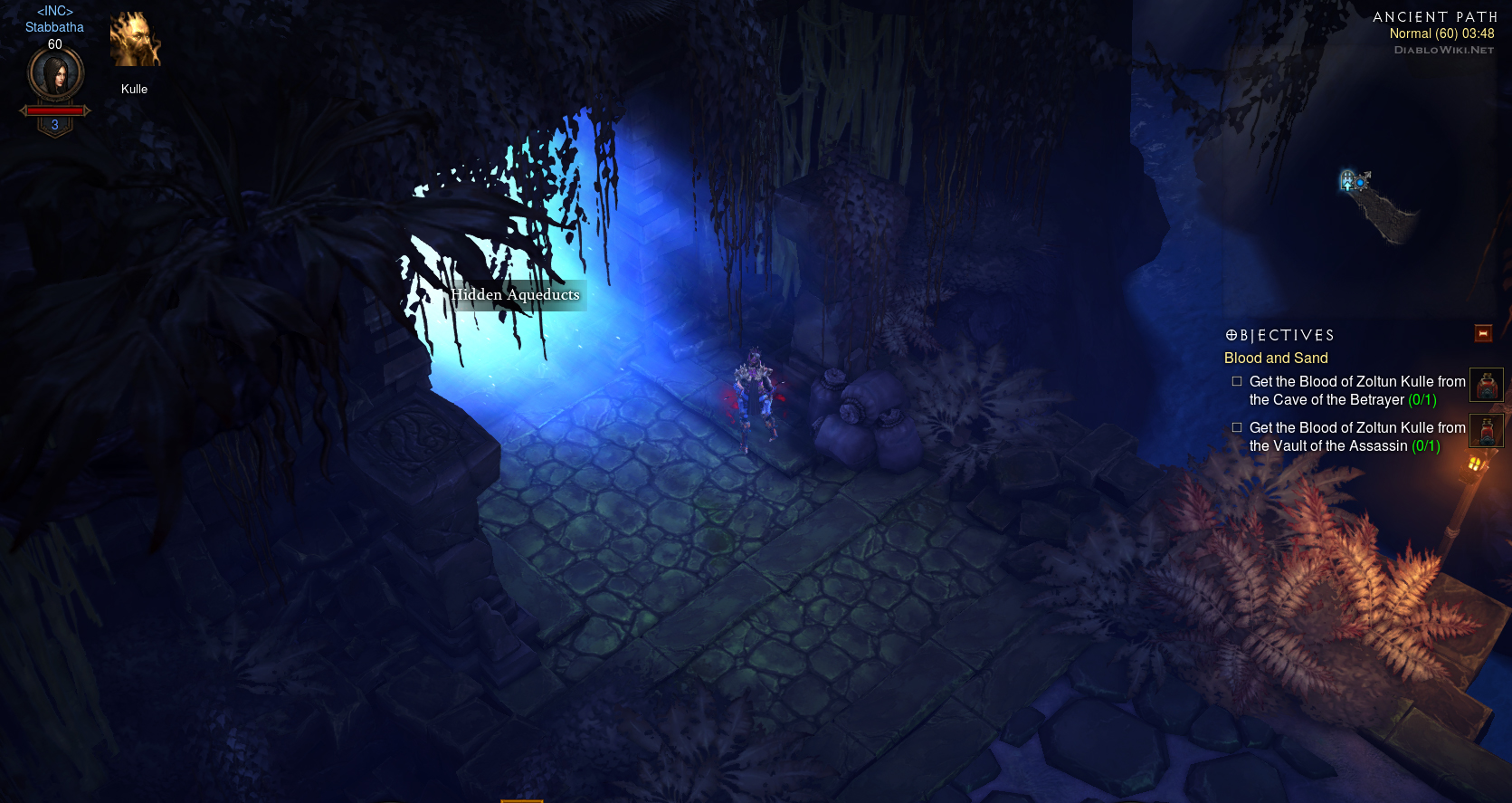Screen dimensions: 1512x803
Task: Collapse the Objectives tracker panel
Action: click(x=1483, y=334)
